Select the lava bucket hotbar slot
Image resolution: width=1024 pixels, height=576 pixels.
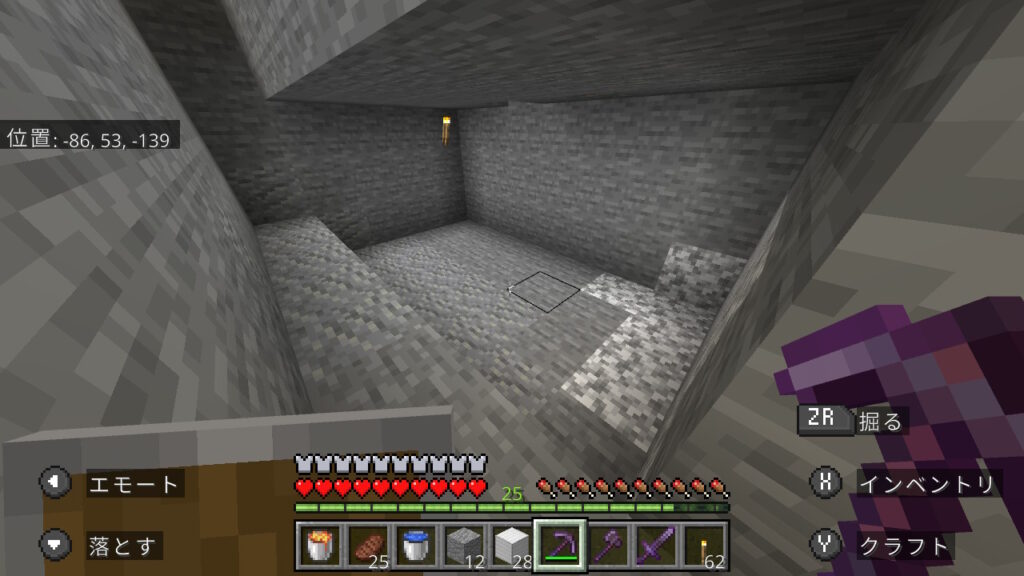320,546
